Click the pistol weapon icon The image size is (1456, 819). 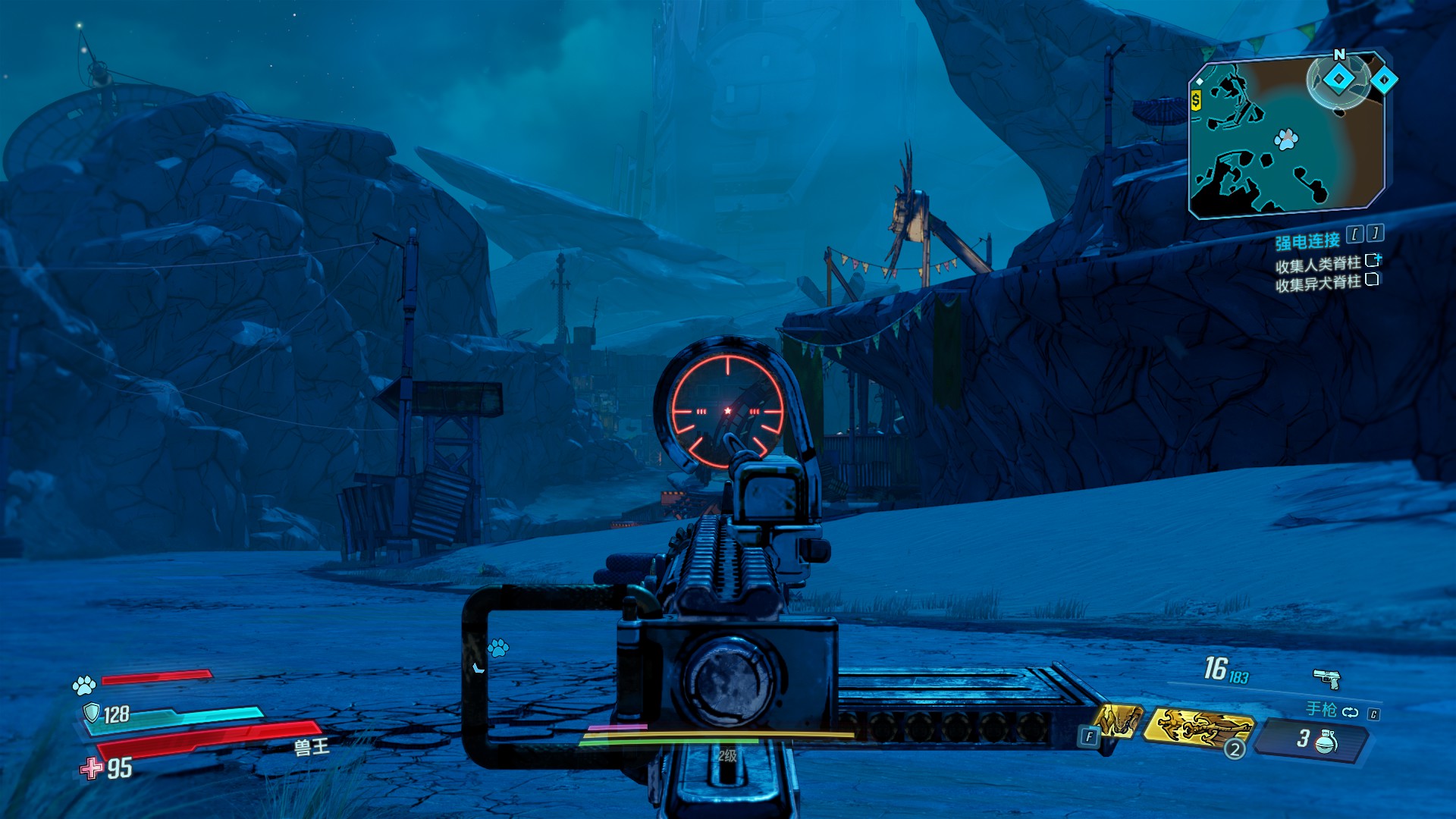click(1326, 678)
